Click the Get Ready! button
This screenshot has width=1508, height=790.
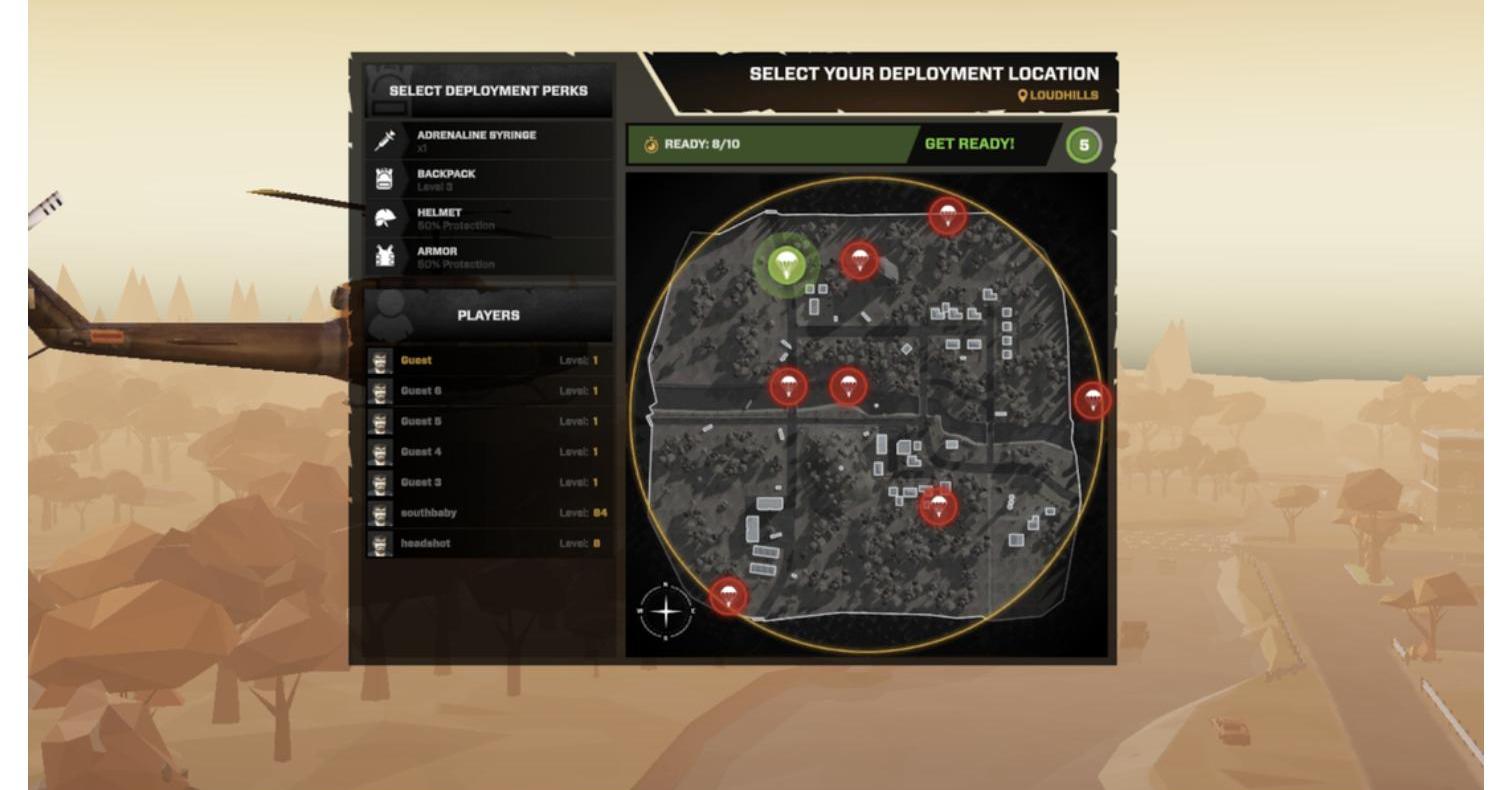click(968, 144)
